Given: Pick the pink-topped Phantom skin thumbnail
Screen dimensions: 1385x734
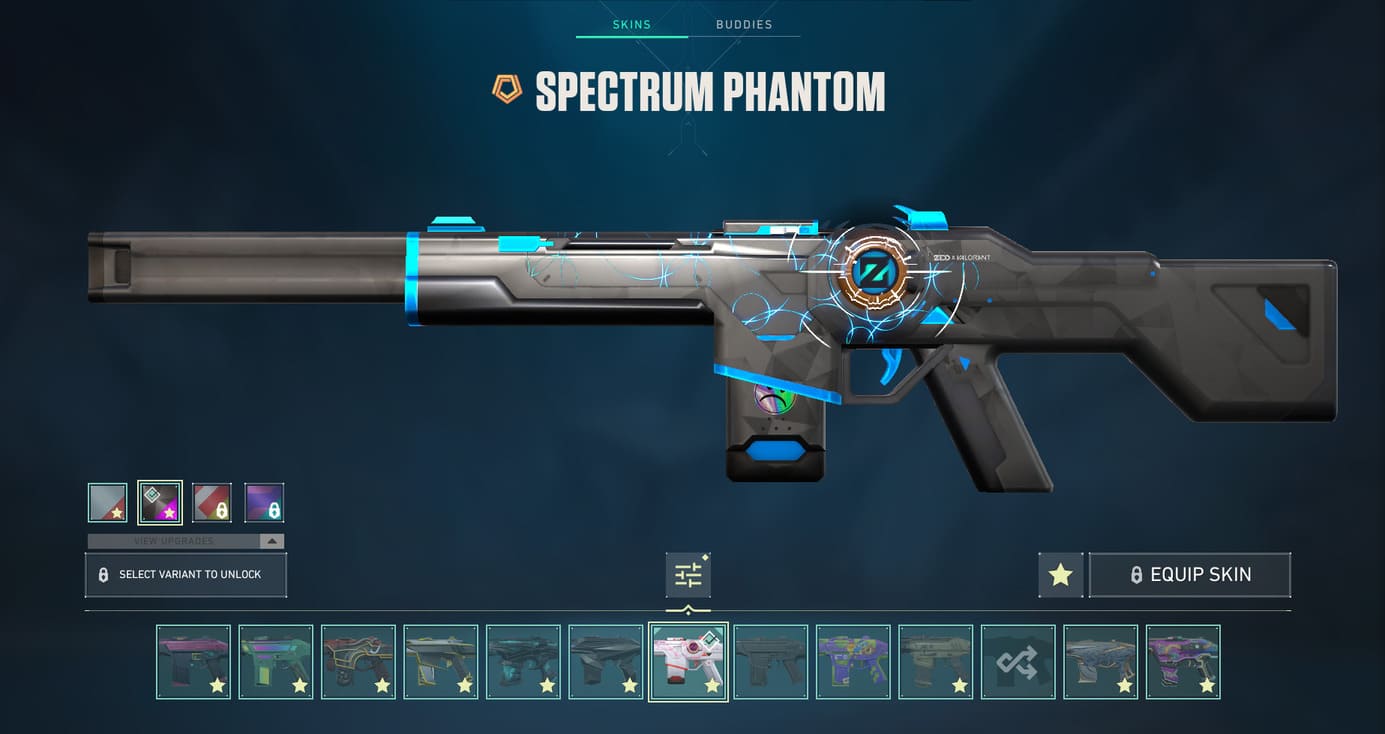Looking at the screenshot, I should (194, 661).
